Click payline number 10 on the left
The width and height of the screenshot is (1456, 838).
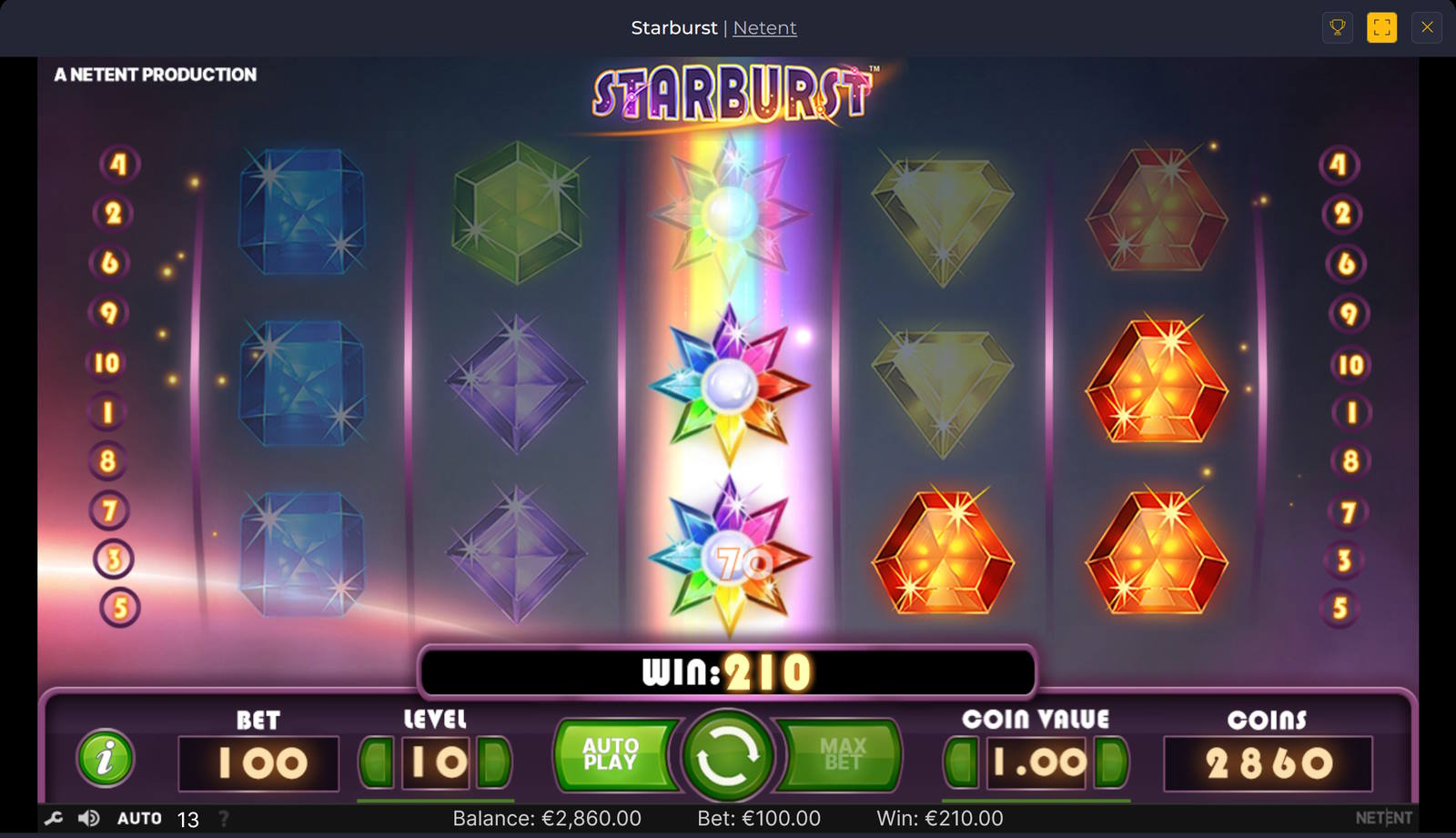click(x=108, y=362)
